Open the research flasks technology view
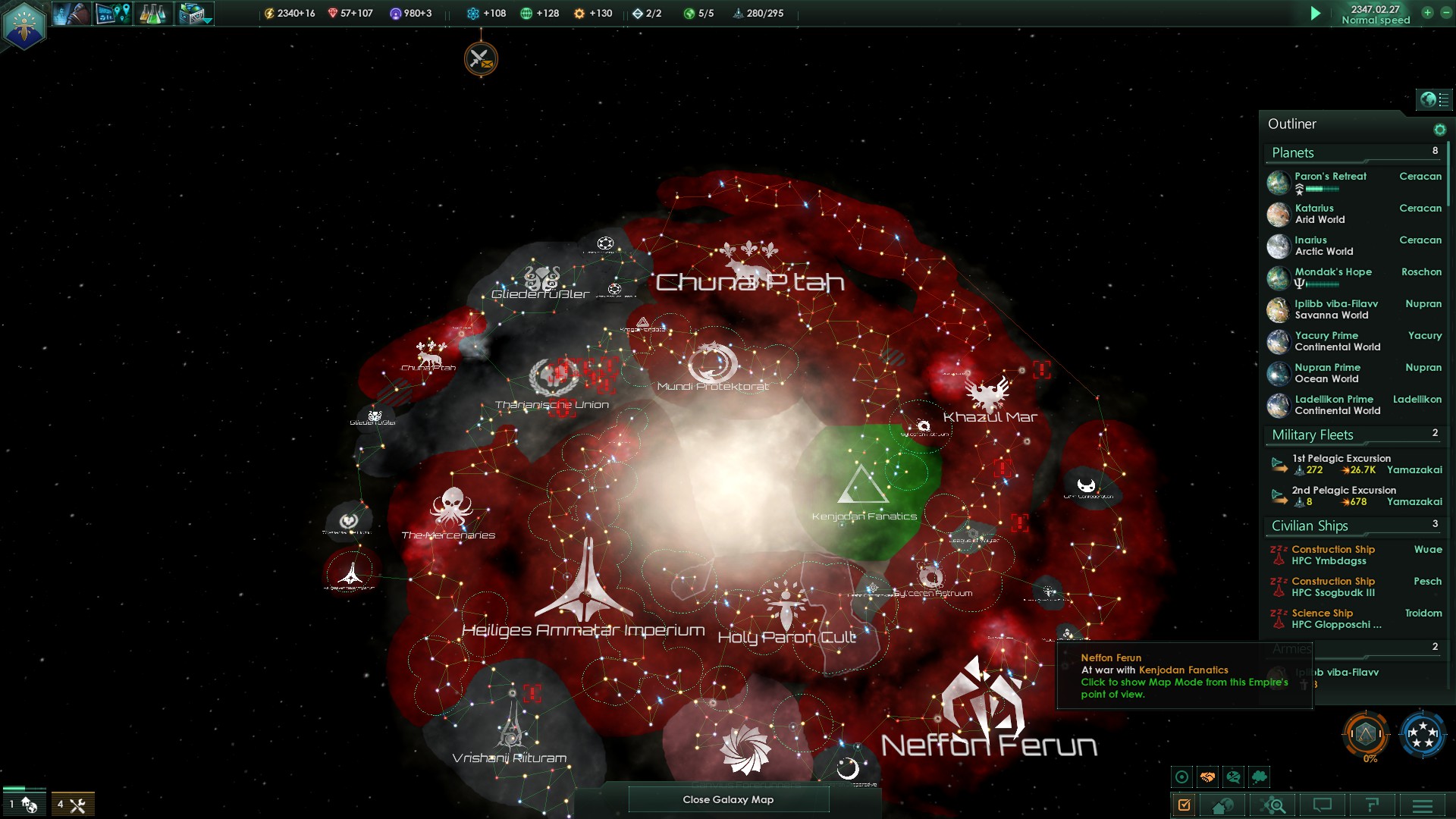This screenshot has height=819, width=1456. pyautogui.click(x=152, y=14)
